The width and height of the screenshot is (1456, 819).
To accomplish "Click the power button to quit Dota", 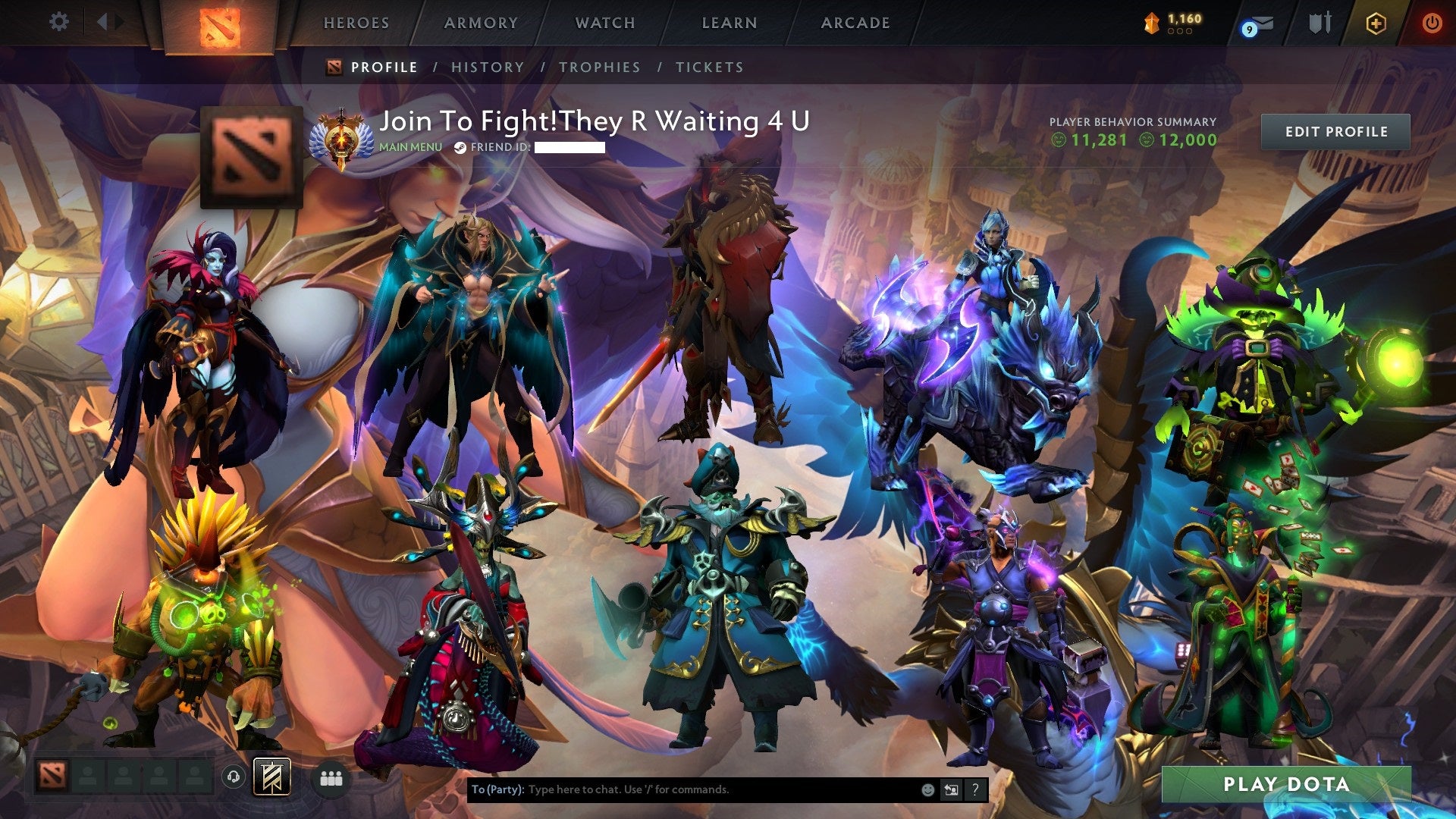I will pos(1434,22).
